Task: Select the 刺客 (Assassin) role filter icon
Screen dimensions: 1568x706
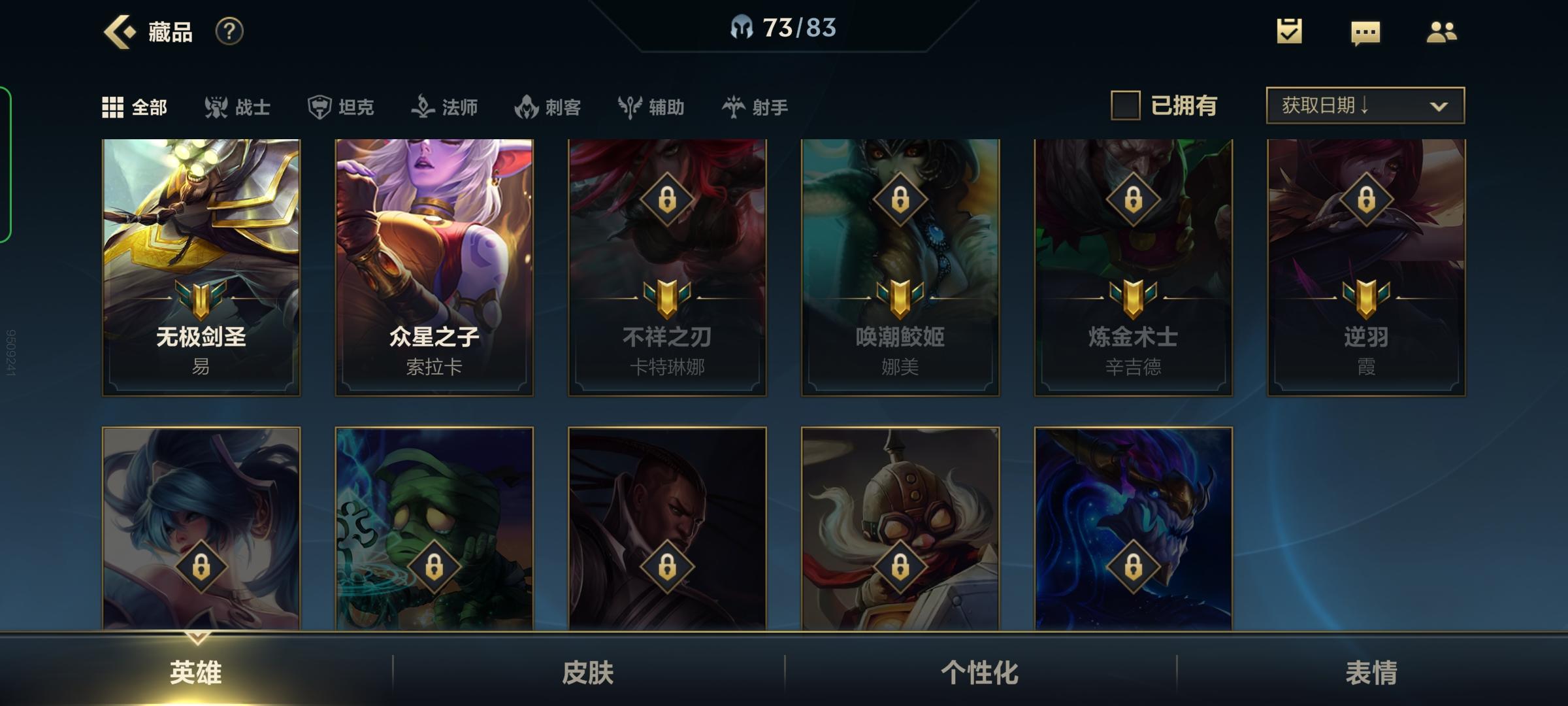Action: click(x=527, y=107)
